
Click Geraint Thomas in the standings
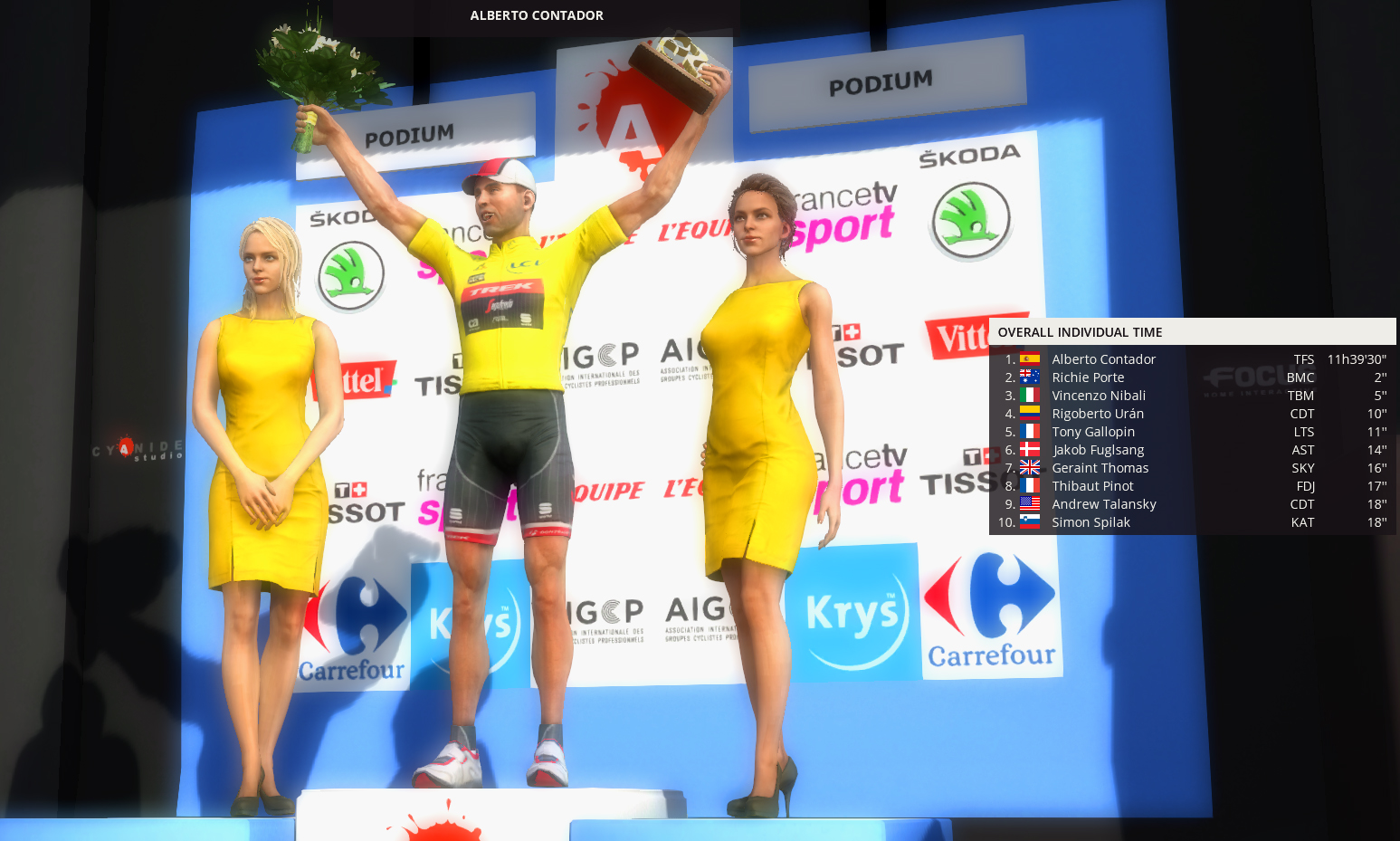1100,468
